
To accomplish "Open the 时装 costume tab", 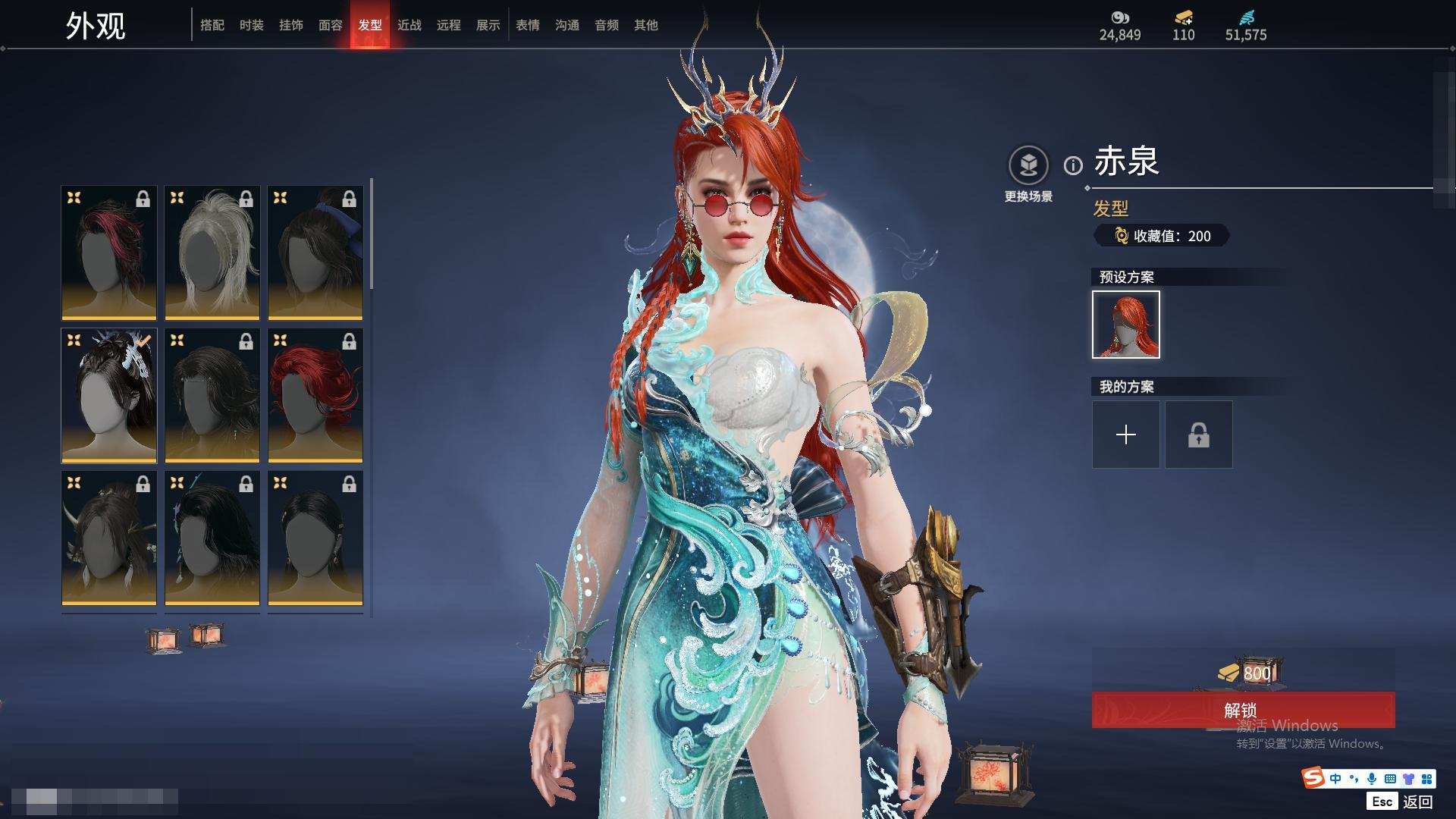I will [252, 25].
